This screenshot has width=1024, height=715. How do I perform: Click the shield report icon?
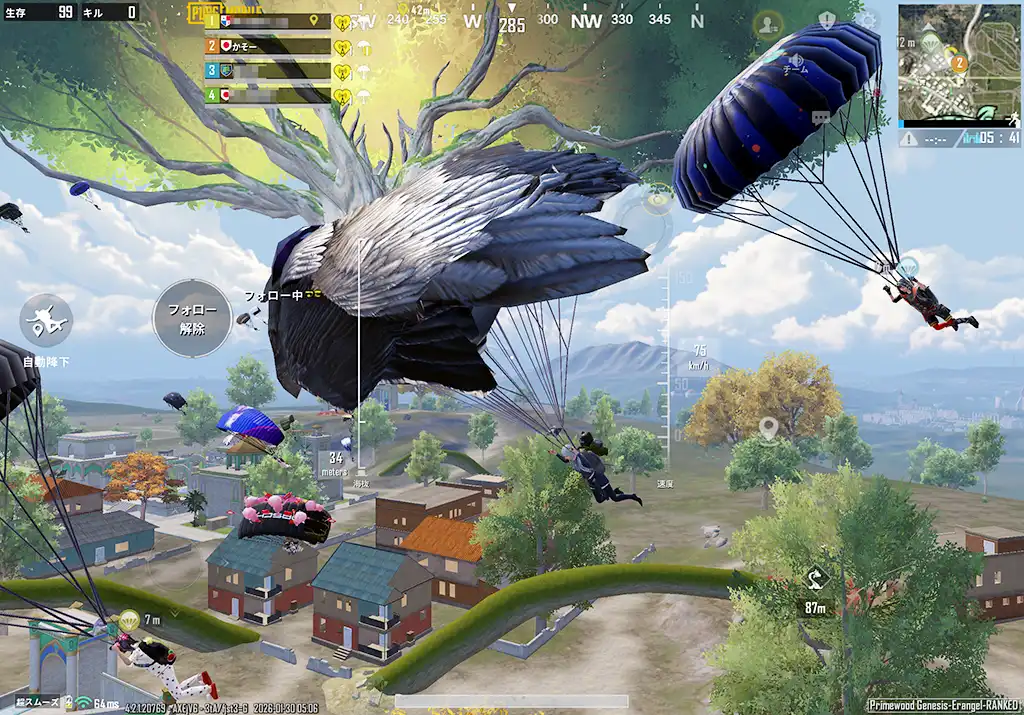(827, 21)
